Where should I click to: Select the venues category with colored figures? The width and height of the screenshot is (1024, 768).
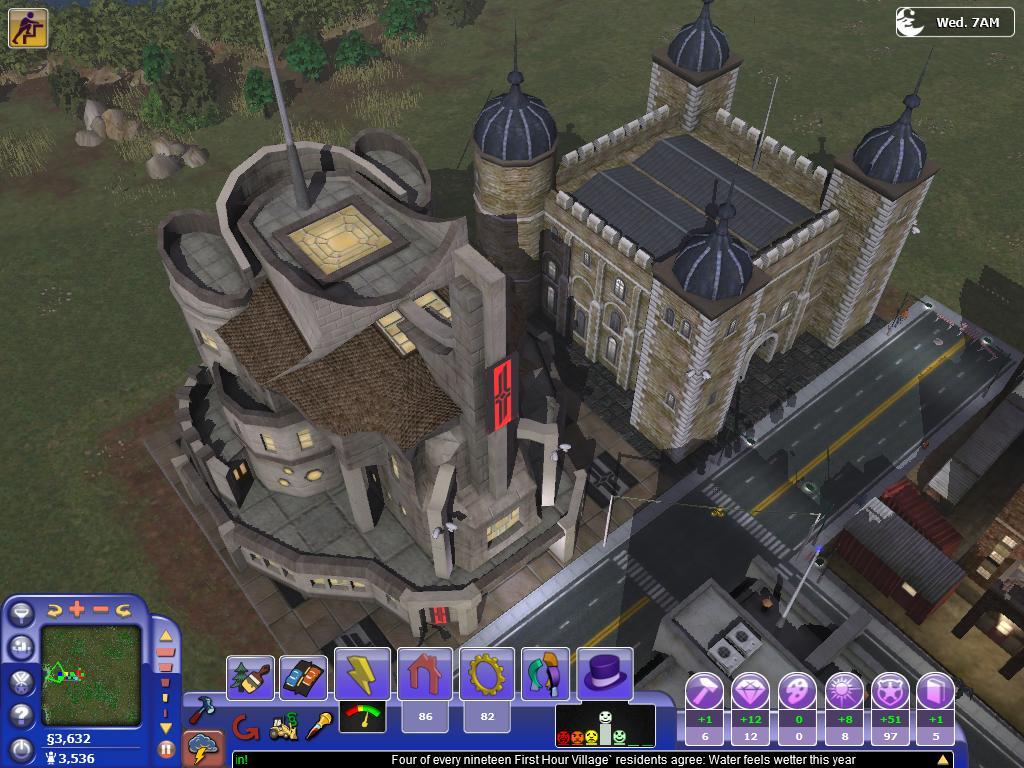tap(545, 673)
